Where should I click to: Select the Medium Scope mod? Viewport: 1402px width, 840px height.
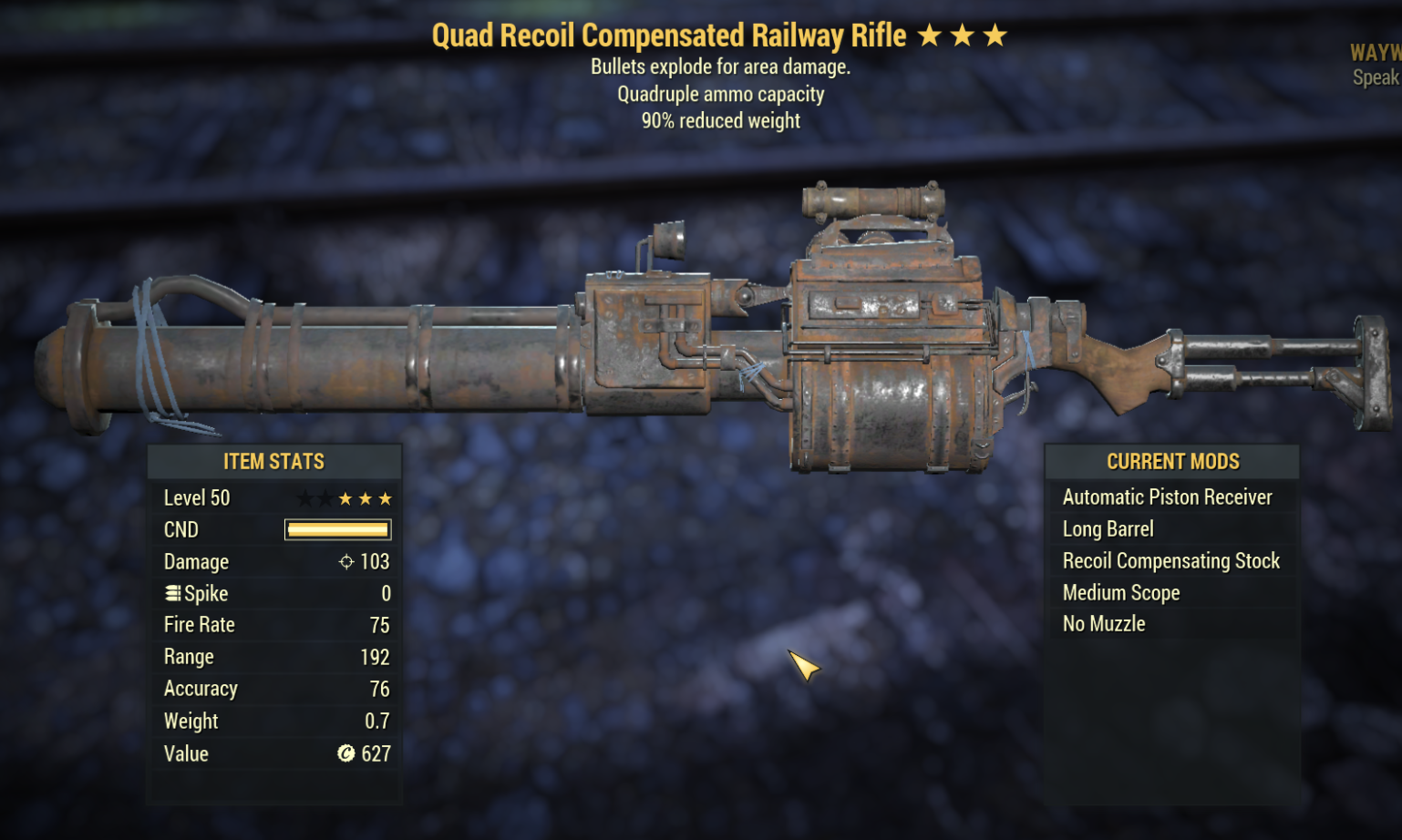pos(1120,592)
